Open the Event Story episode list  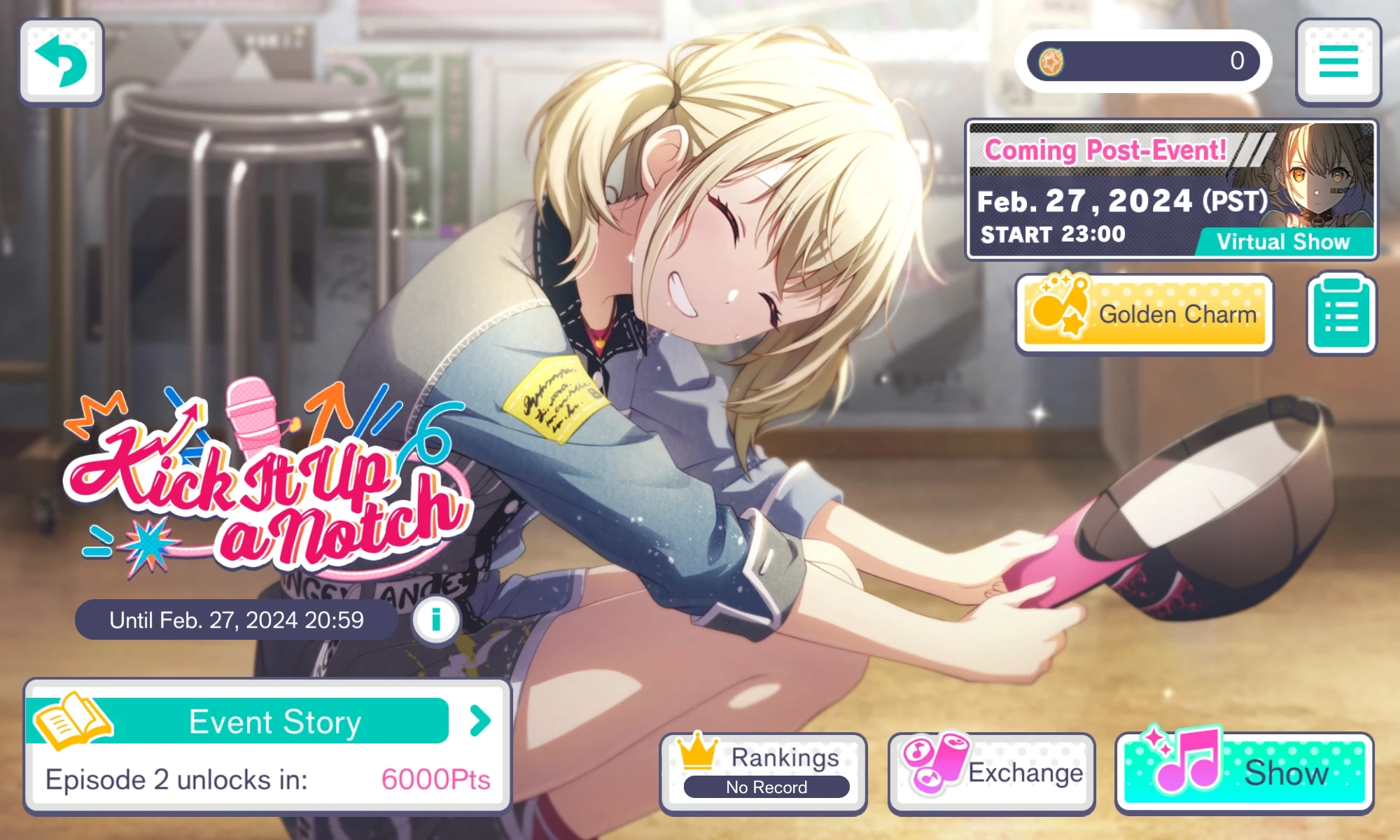pos(273,722)
